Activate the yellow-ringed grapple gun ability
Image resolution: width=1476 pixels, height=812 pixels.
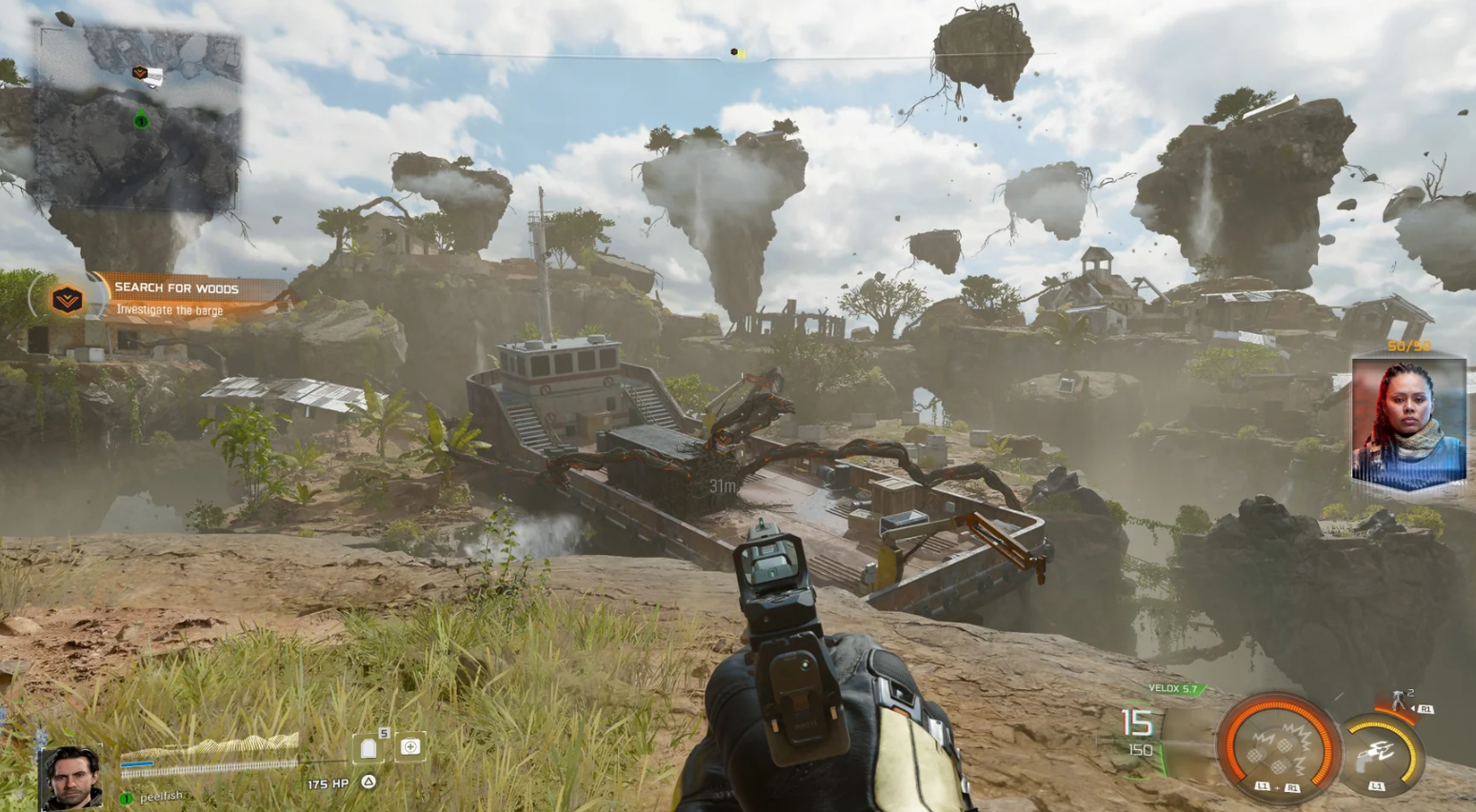pyautogui.click(x=1381, y=756)
